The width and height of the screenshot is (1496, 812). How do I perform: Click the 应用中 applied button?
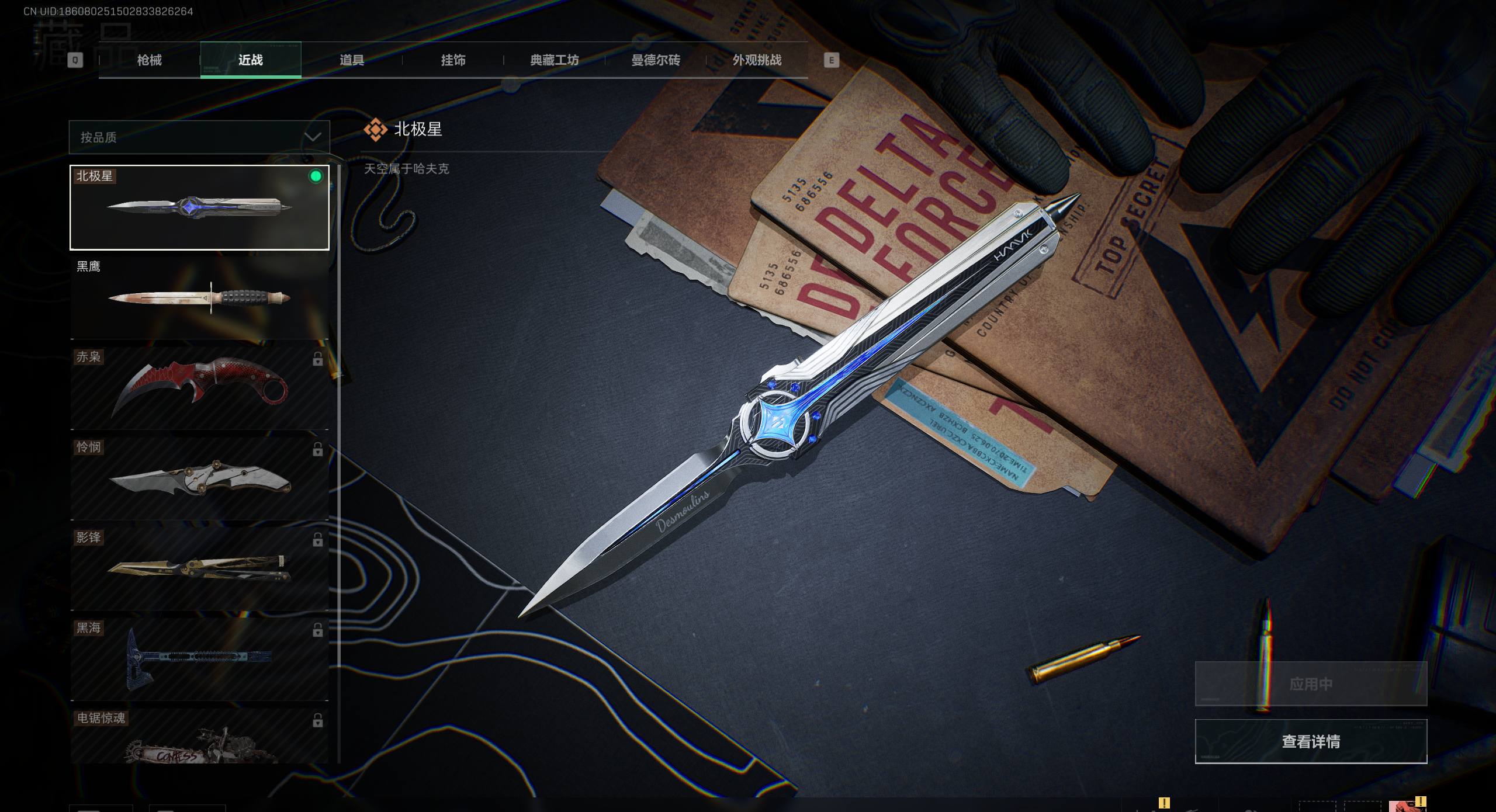coord(1311,684)
